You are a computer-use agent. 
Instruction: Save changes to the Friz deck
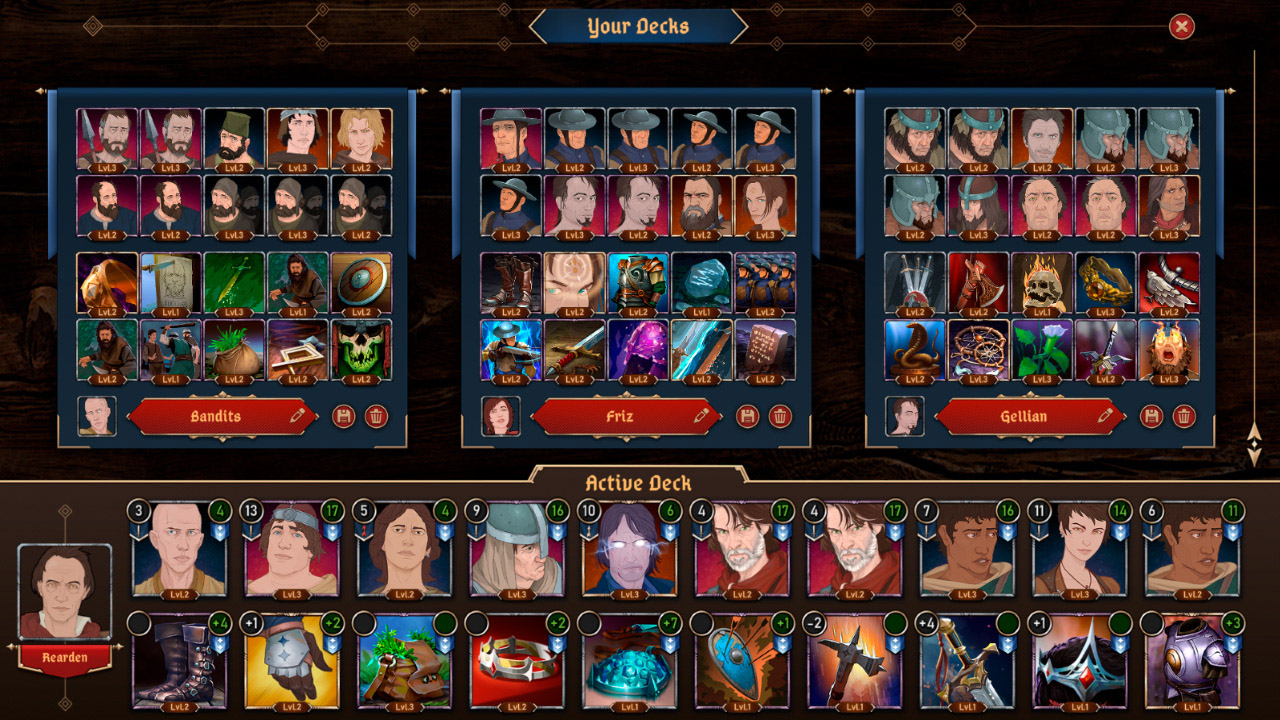(745, 416)
